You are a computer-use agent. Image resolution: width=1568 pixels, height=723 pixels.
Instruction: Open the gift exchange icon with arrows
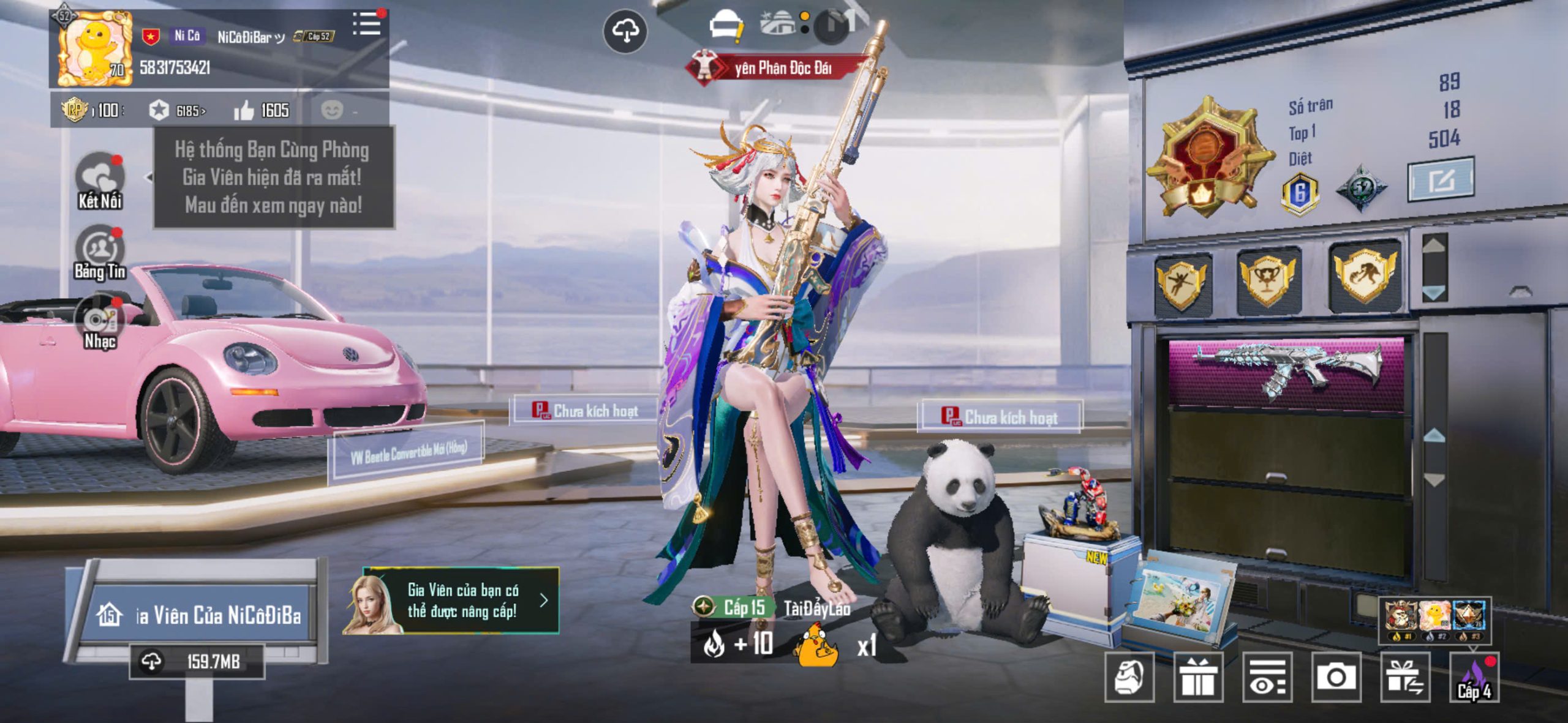(1405, 677)
